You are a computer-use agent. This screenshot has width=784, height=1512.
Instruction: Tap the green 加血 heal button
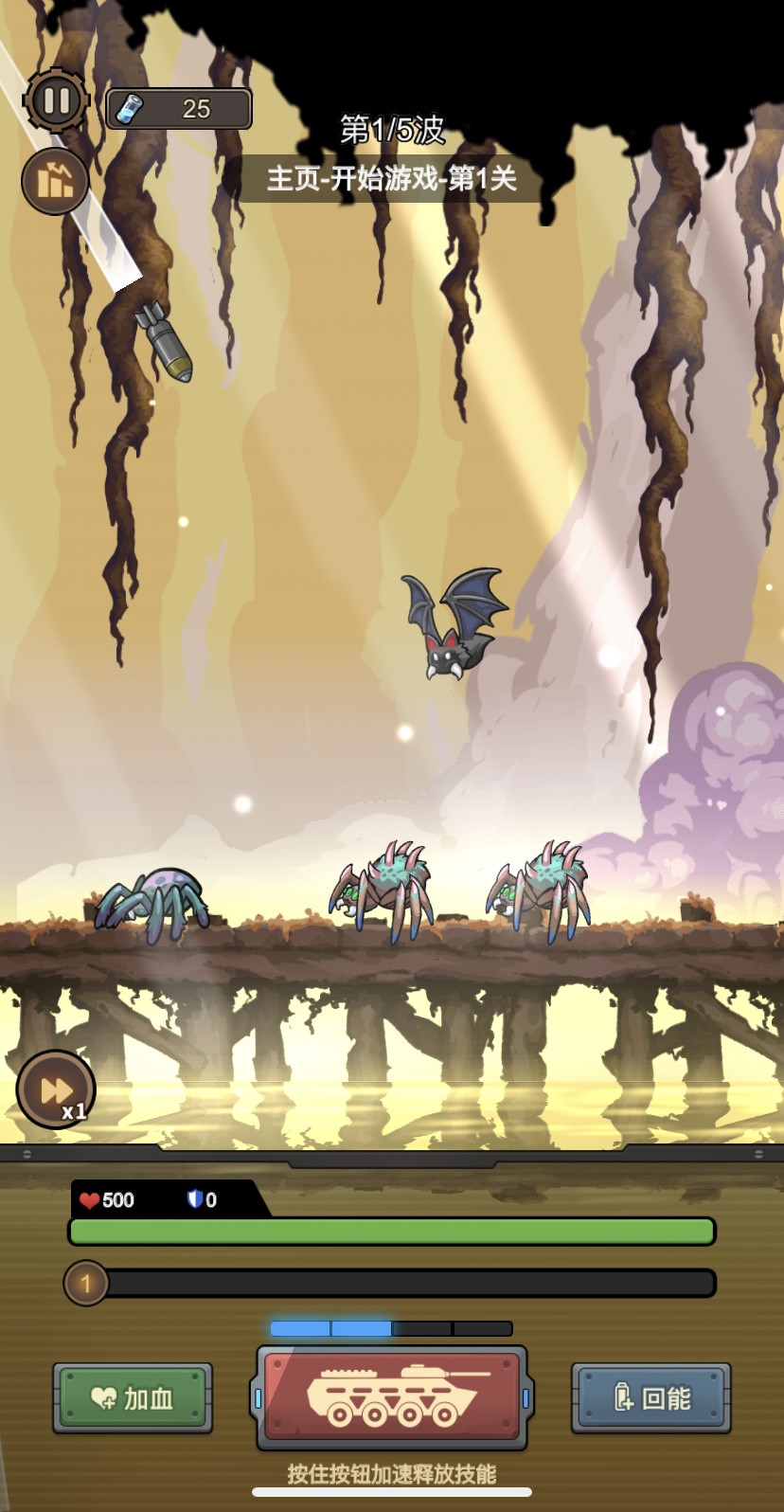[x=133, y=1397]
